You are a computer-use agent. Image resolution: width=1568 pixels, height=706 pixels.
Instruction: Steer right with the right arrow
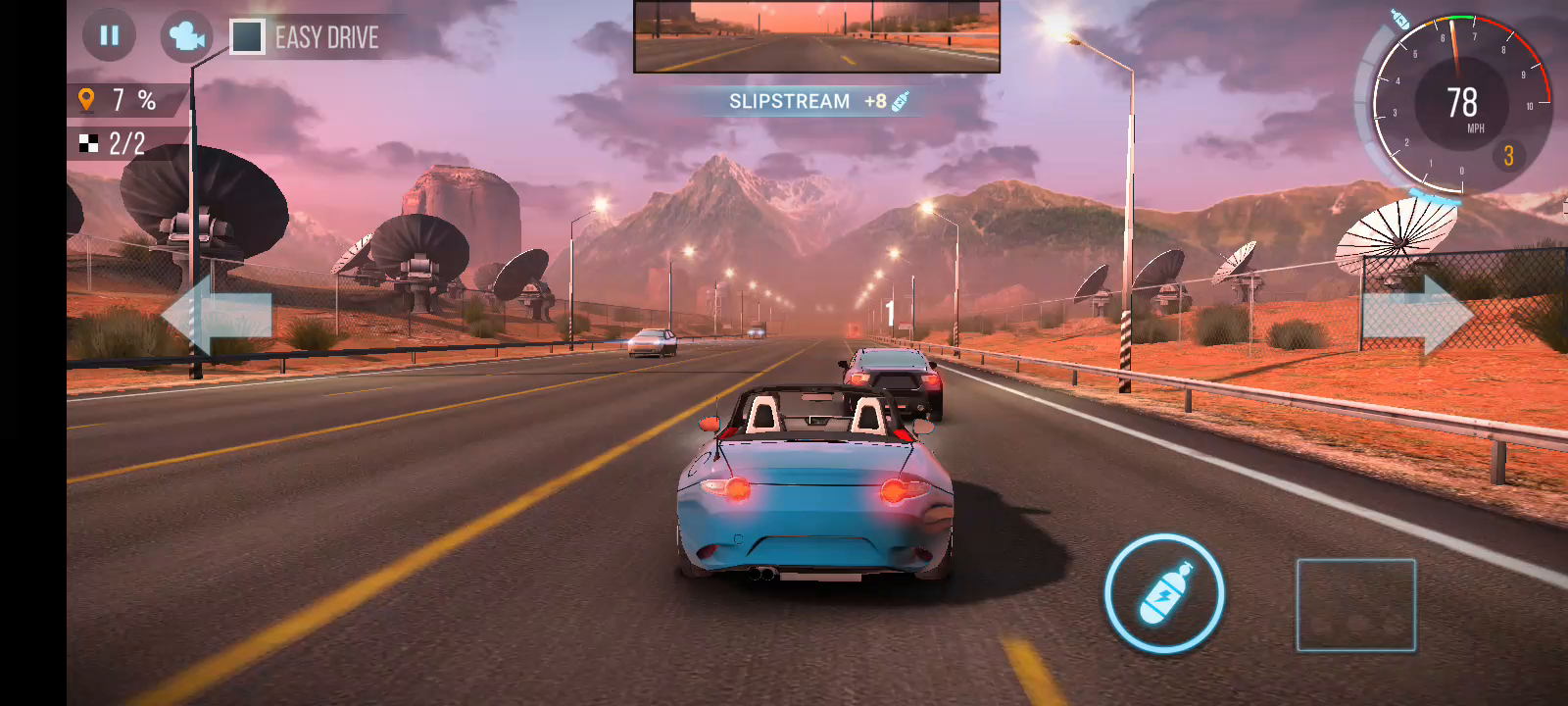pos(1418,314)
